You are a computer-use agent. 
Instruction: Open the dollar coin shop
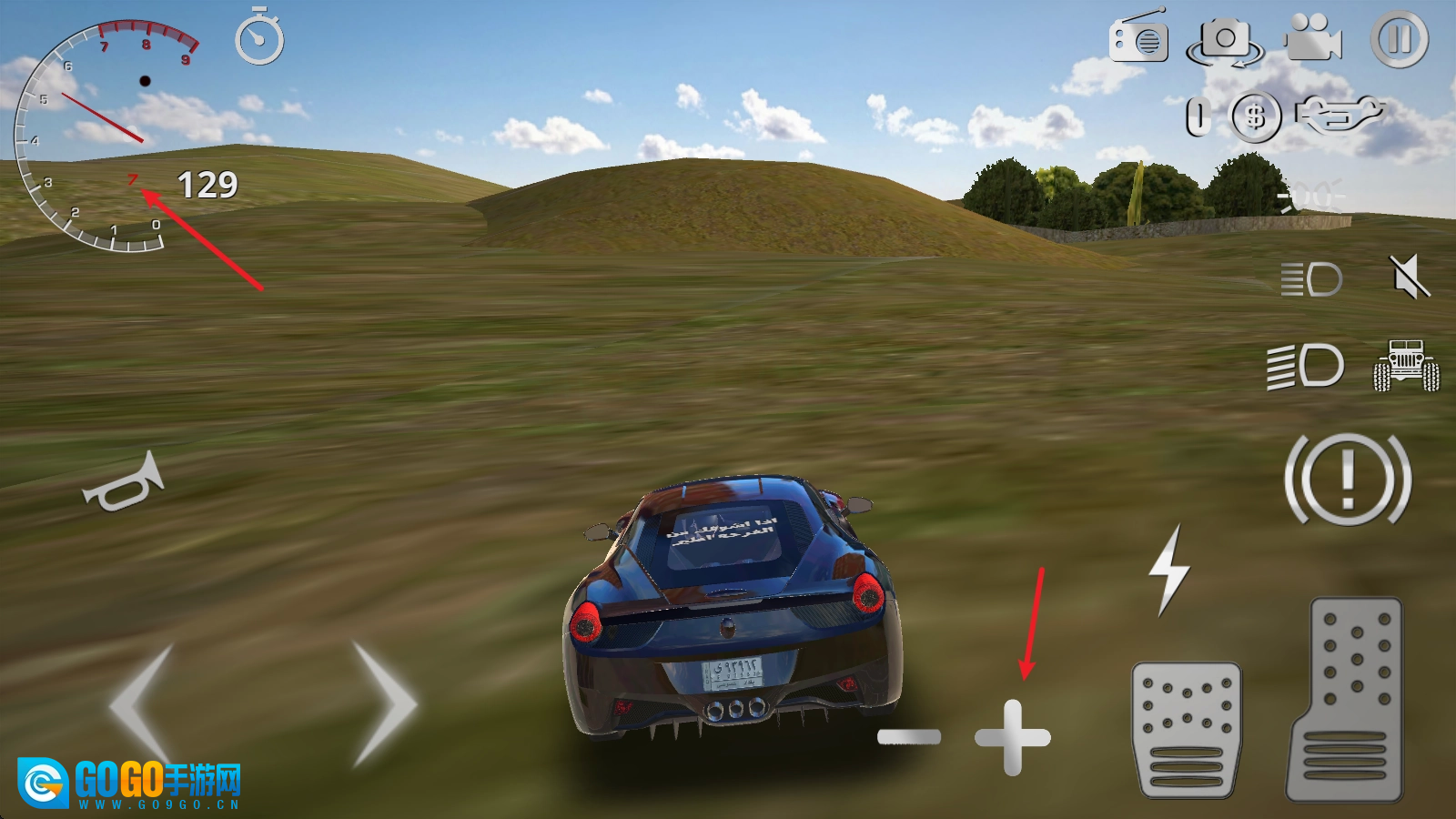[1256, 116]
